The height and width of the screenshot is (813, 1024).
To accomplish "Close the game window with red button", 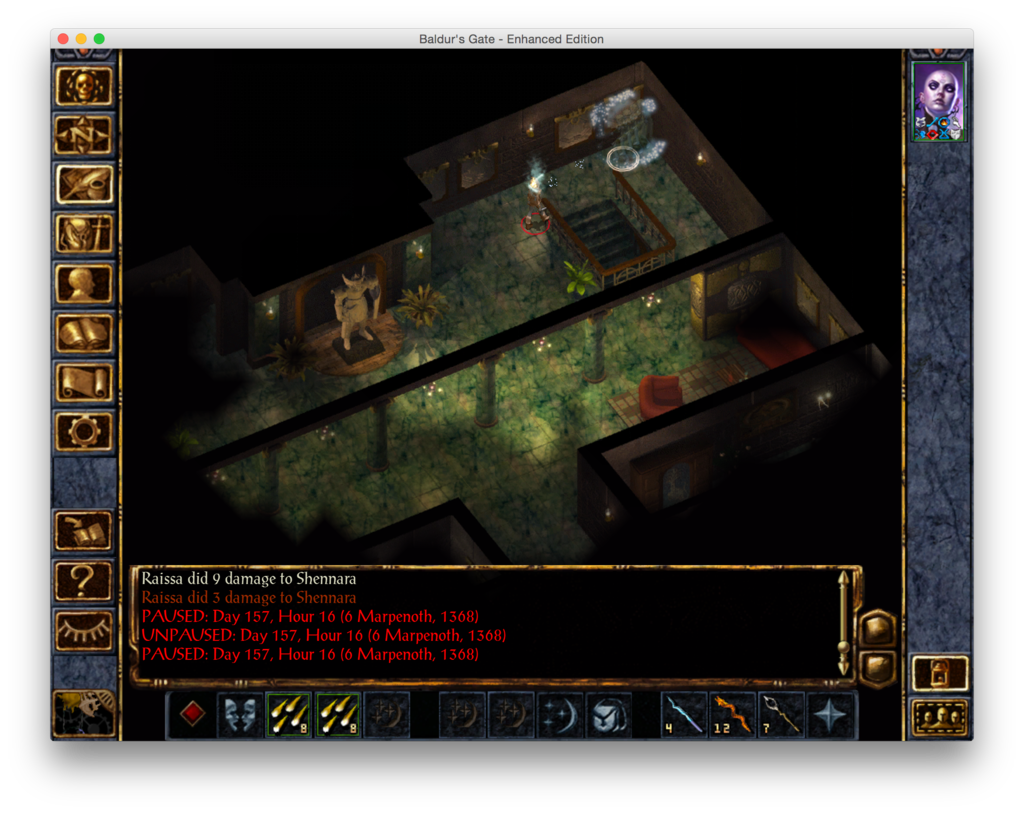I will [63, 39].
